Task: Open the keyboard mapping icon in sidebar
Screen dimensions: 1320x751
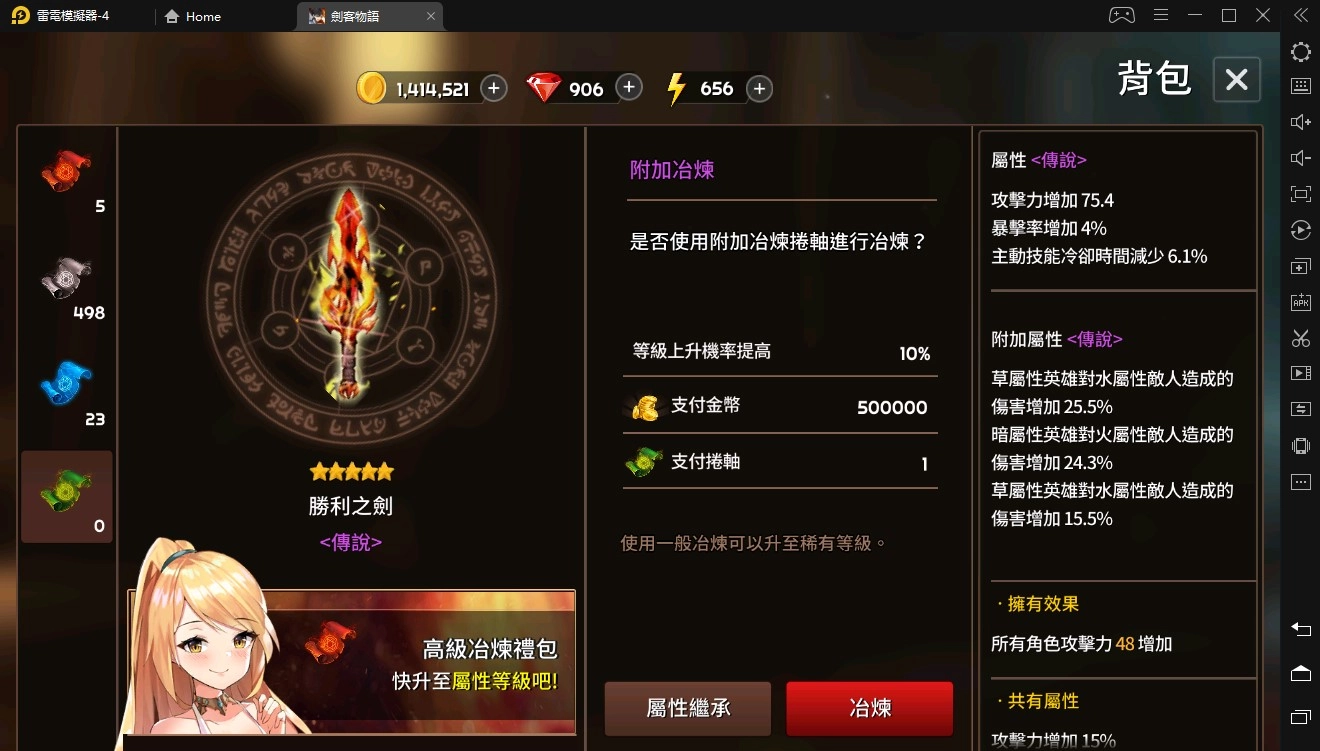Action: pos(1300,85)
